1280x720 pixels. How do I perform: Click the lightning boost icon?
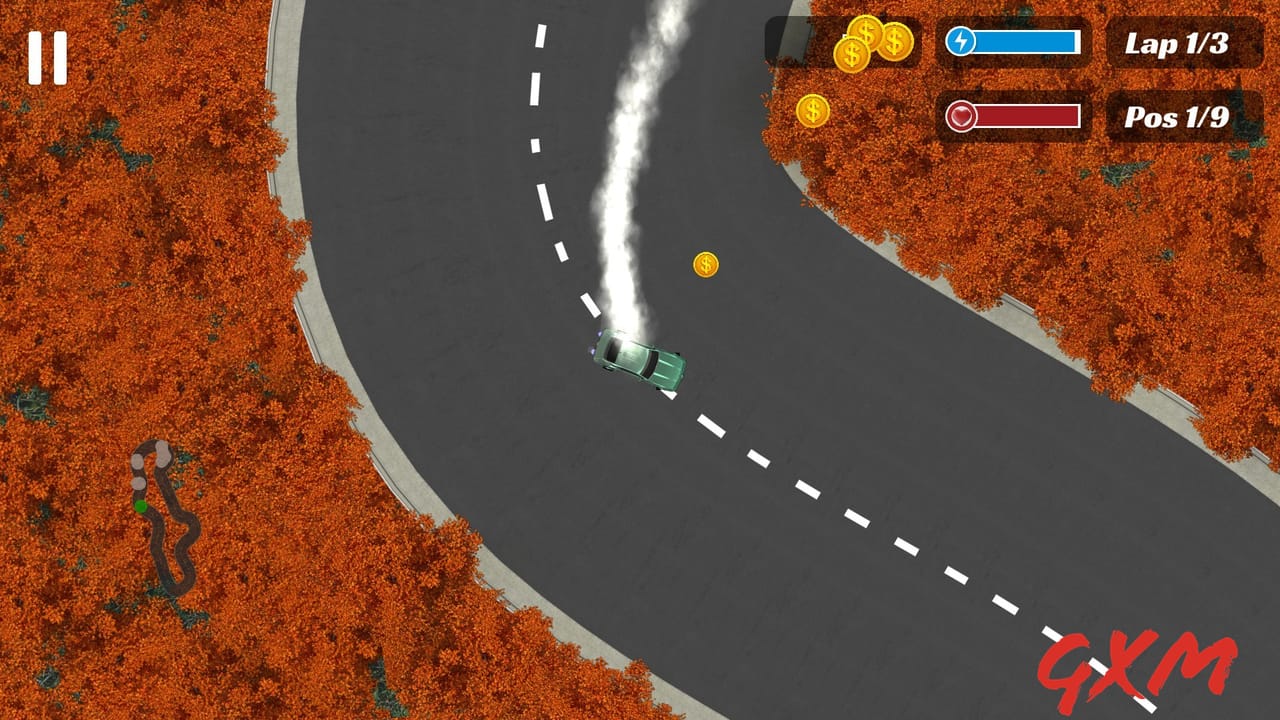(959, 41)
